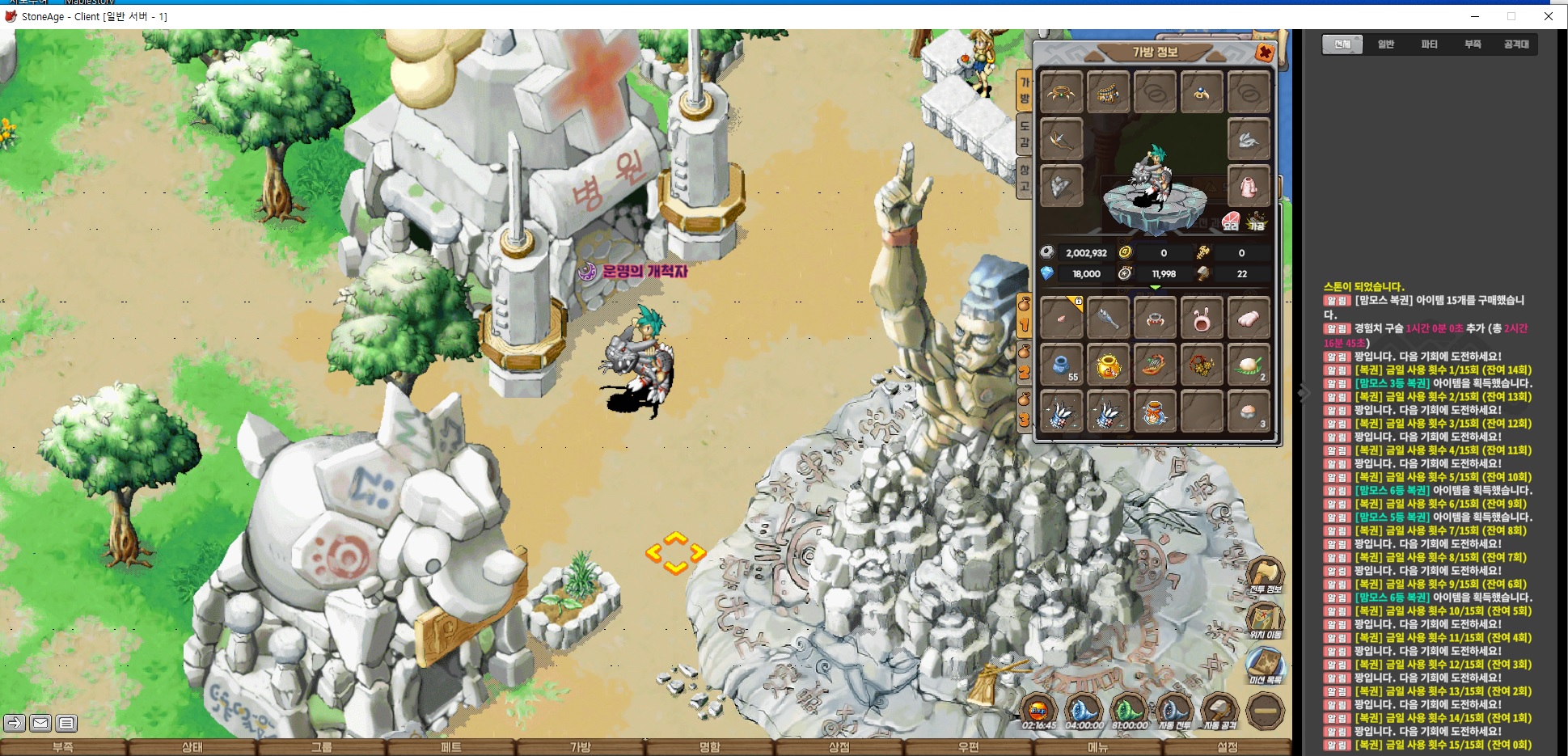Close the StoneAge client window
This screenshot has height=756, width=1568.
[1548, 16]
